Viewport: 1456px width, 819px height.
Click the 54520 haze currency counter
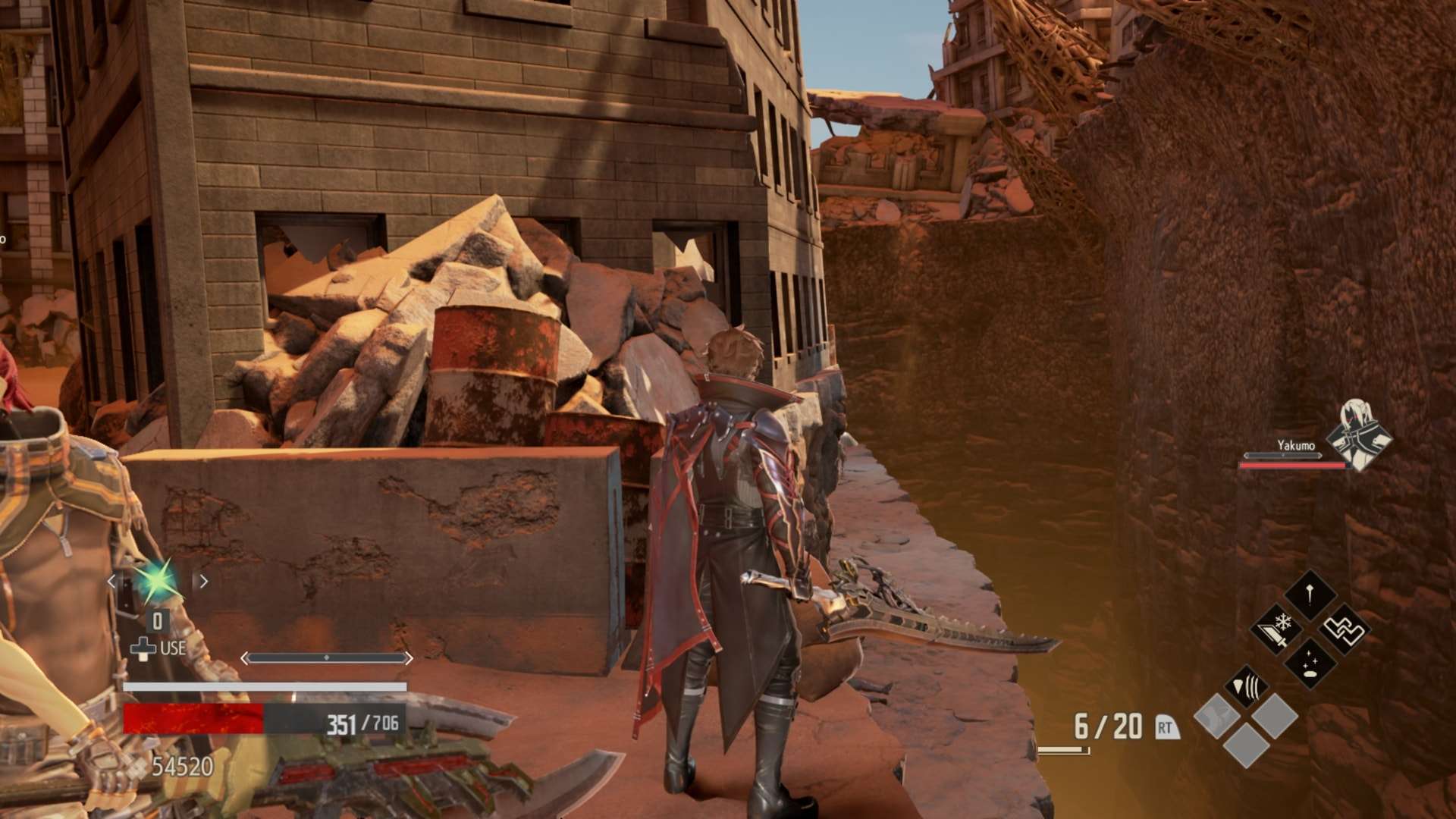(183, 765)
